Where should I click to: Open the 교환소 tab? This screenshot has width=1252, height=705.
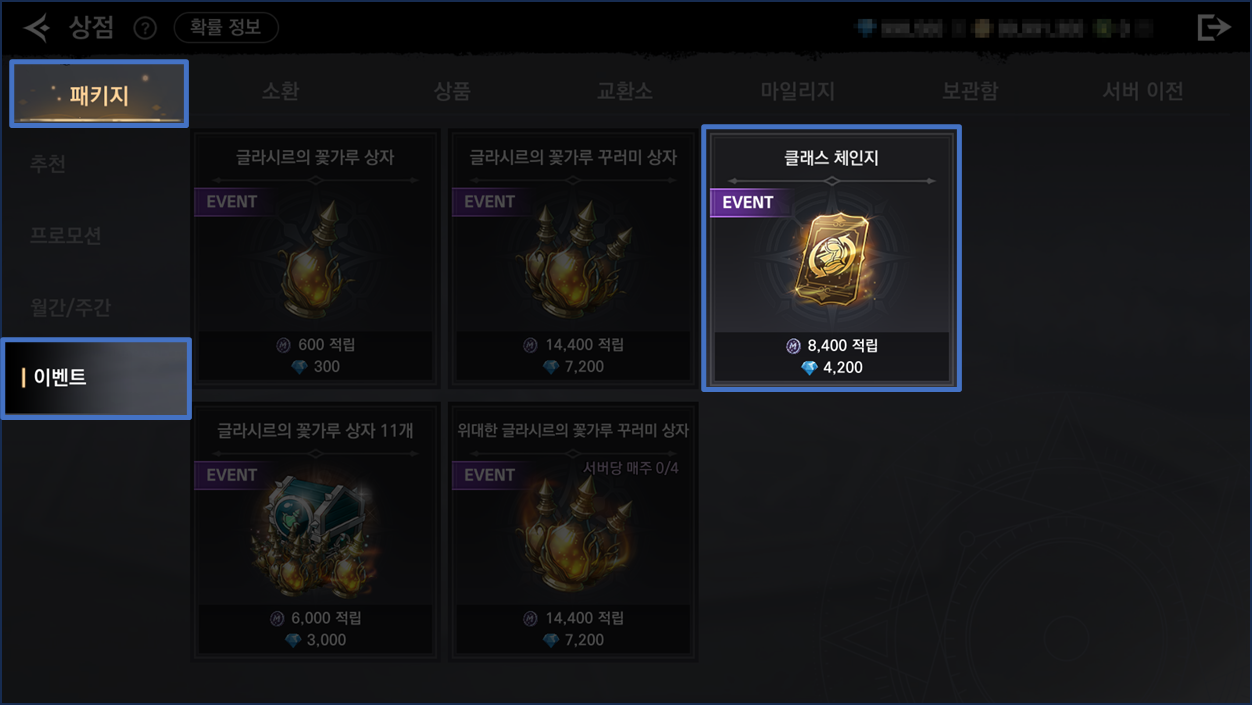[624, 91]
